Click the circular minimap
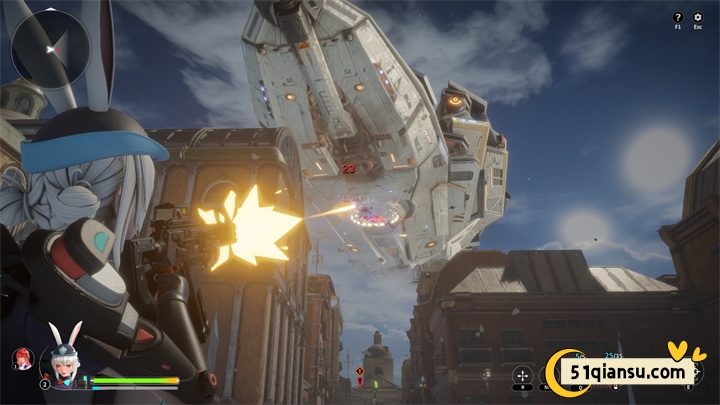The height and width of the screenshot is (405, 720). (x=50, y=46)
